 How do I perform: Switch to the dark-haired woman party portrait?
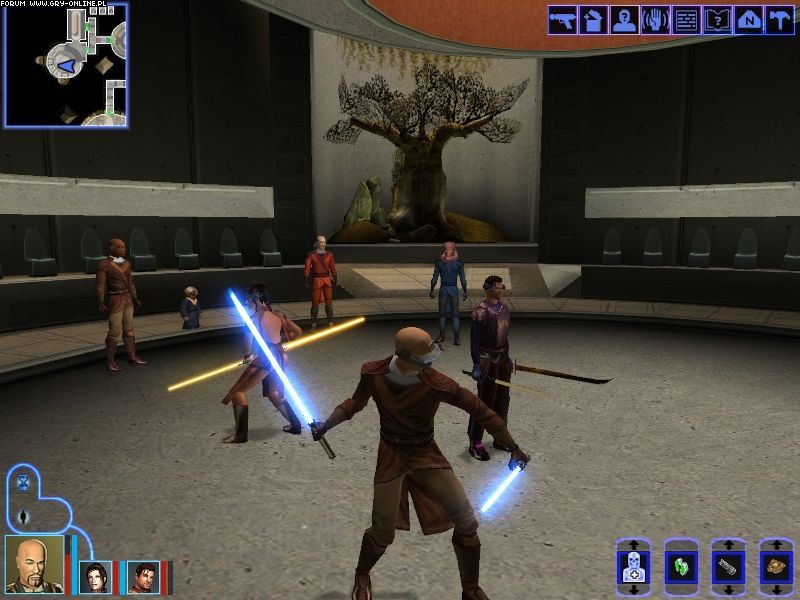pos(96,577)
